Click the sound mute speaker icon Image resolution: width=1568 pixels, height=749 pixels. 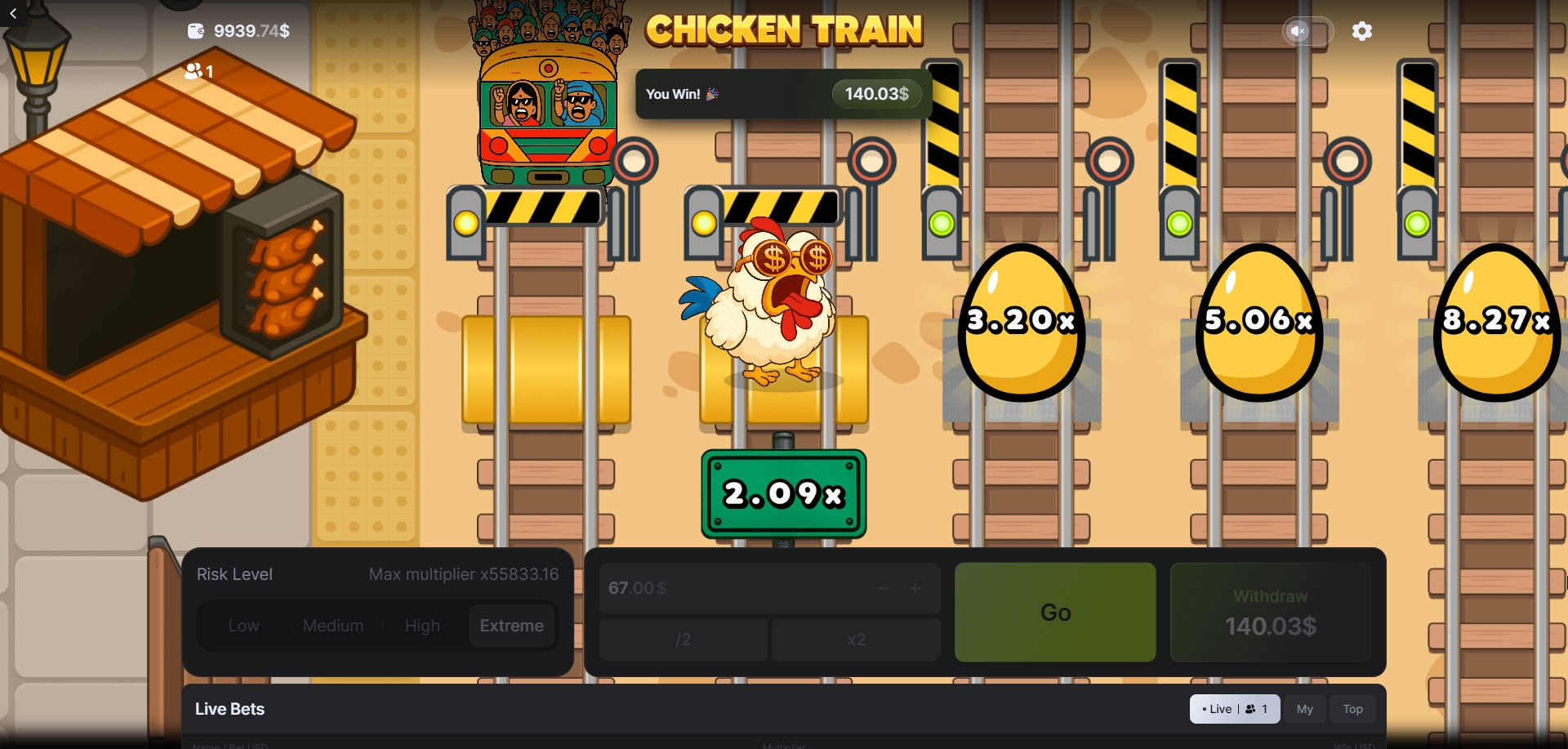(x=1298, y=31)
